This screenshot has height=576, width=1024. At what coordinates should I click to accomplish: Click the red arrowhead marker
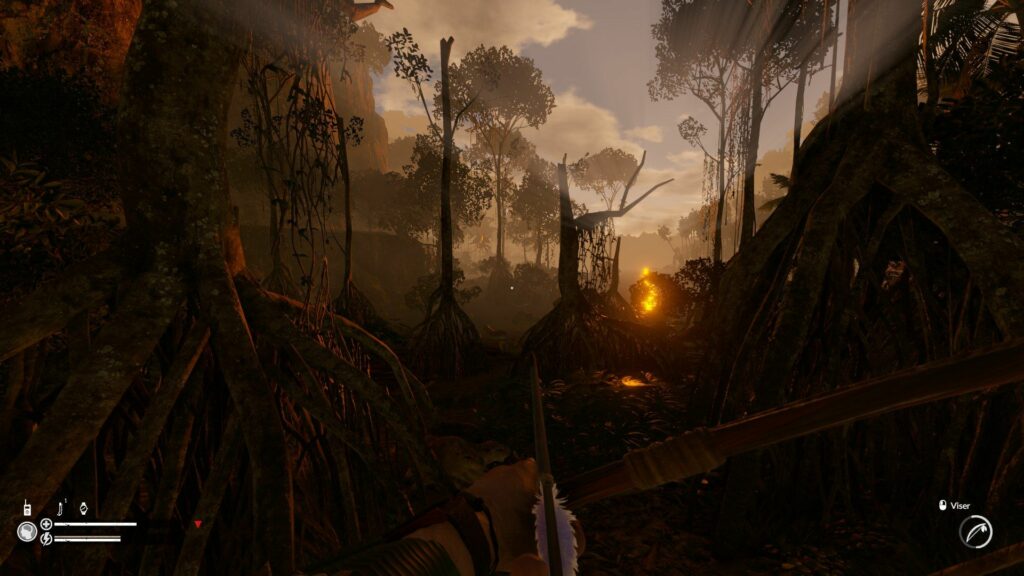tap(198, 523)
